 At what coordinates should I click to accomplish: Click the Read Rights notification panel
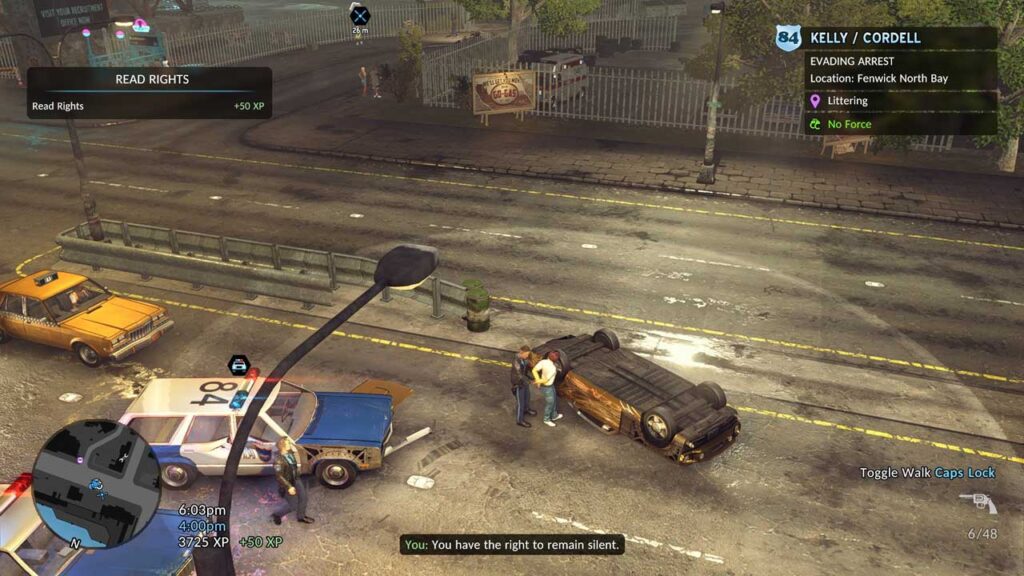[x=149, y=93]
